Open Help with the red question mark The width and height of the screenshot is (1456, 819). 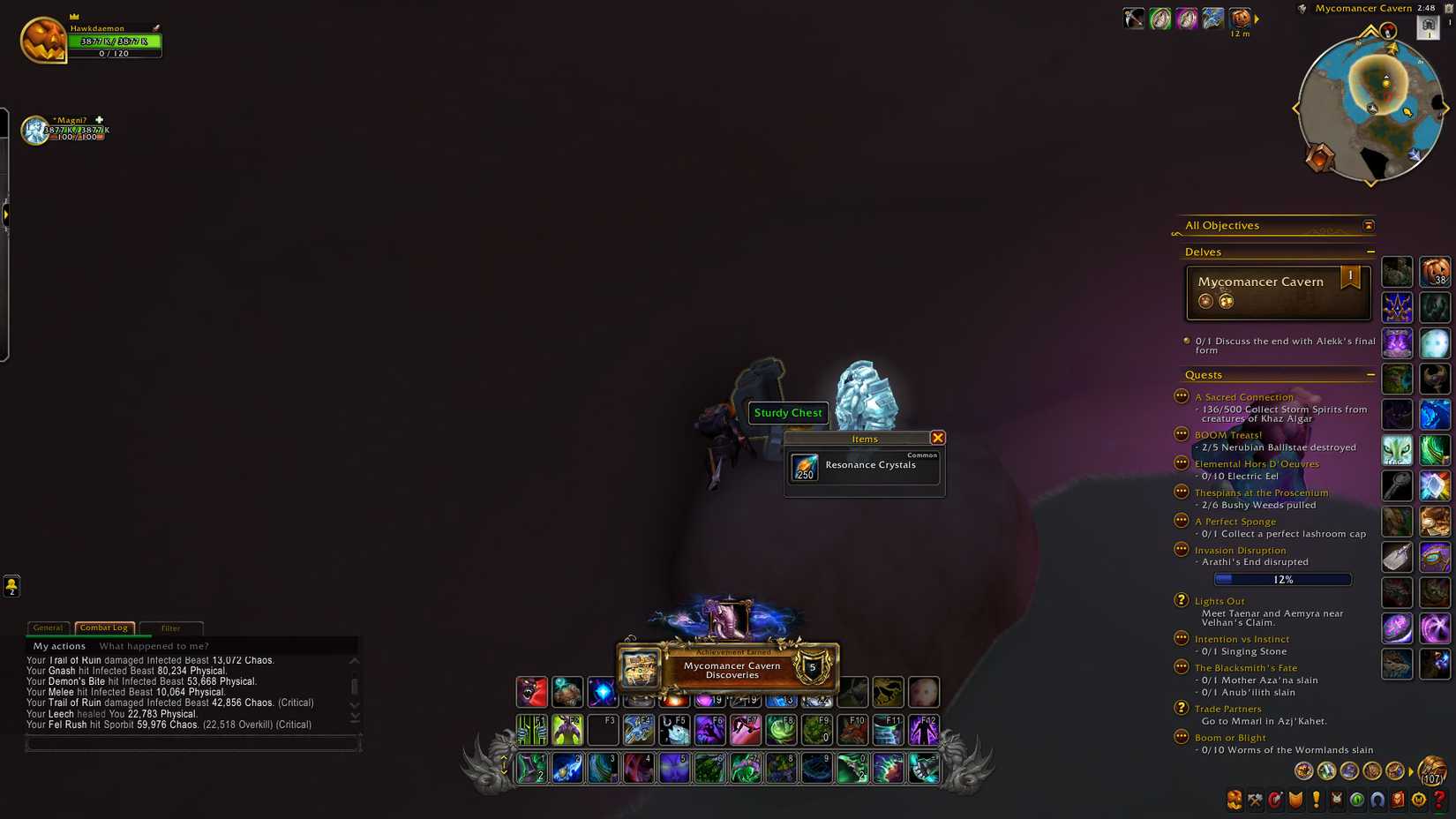pyautogui.click(x=1438, y=800)
